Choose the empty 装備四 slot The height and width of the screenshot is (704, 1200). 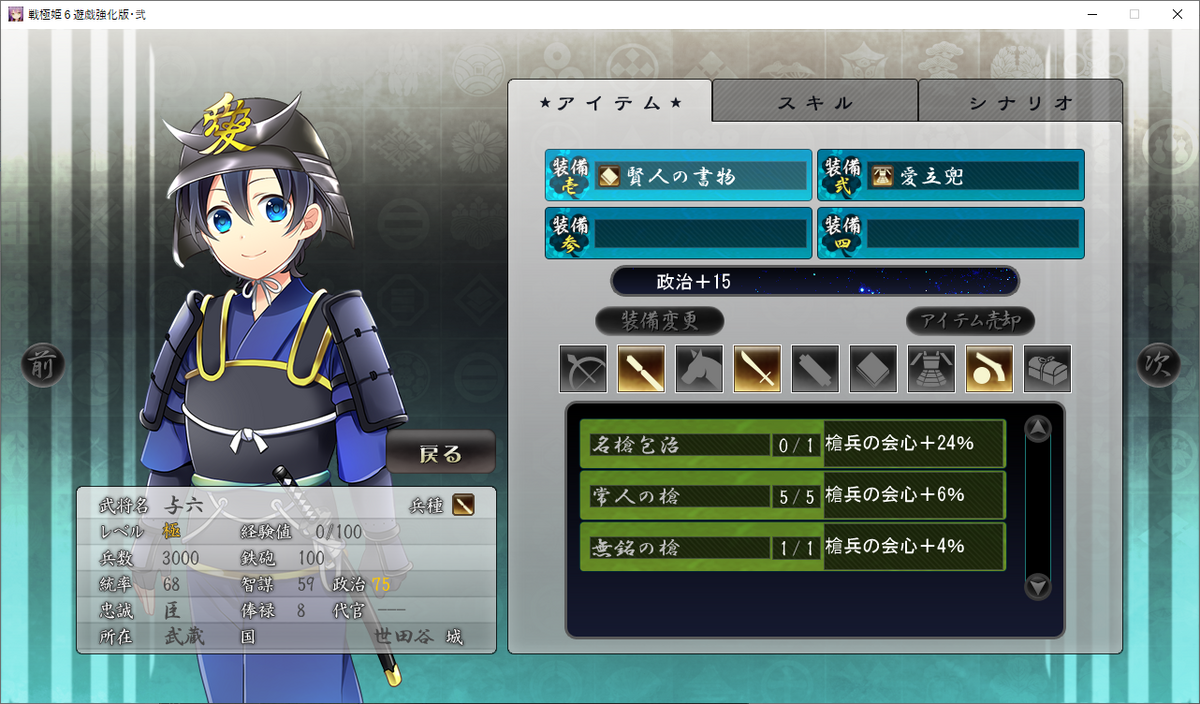pos(950,233)
